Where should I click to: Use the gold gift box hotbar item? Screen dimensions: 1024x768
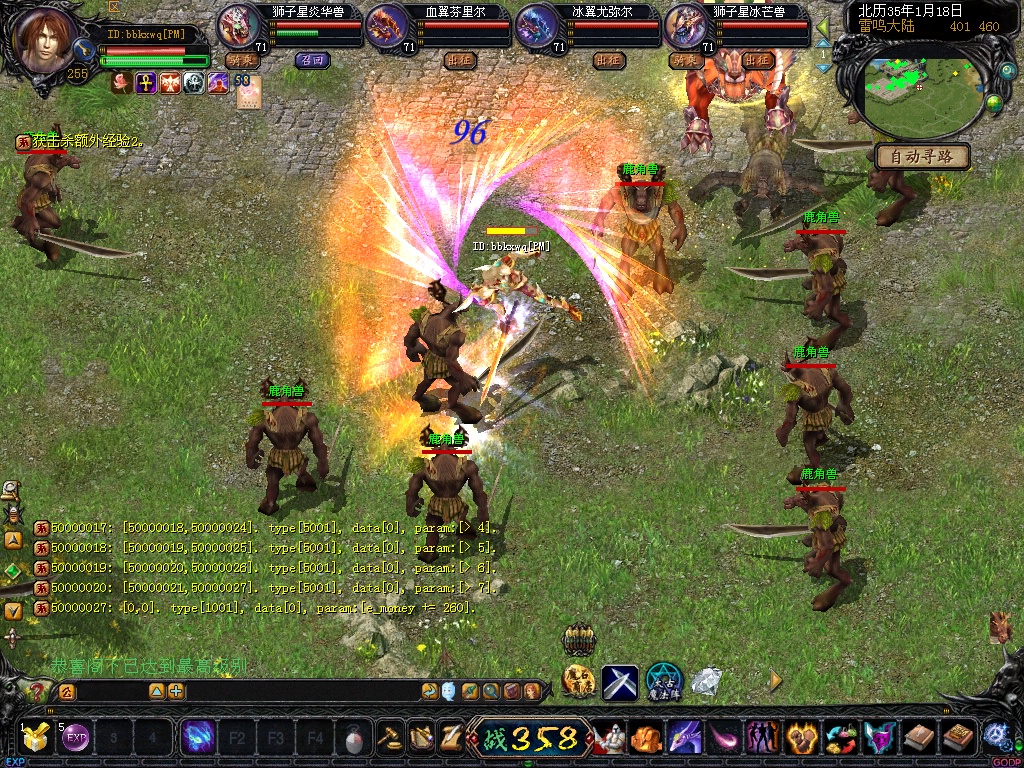pyautogui.click(x=37, y=739)
